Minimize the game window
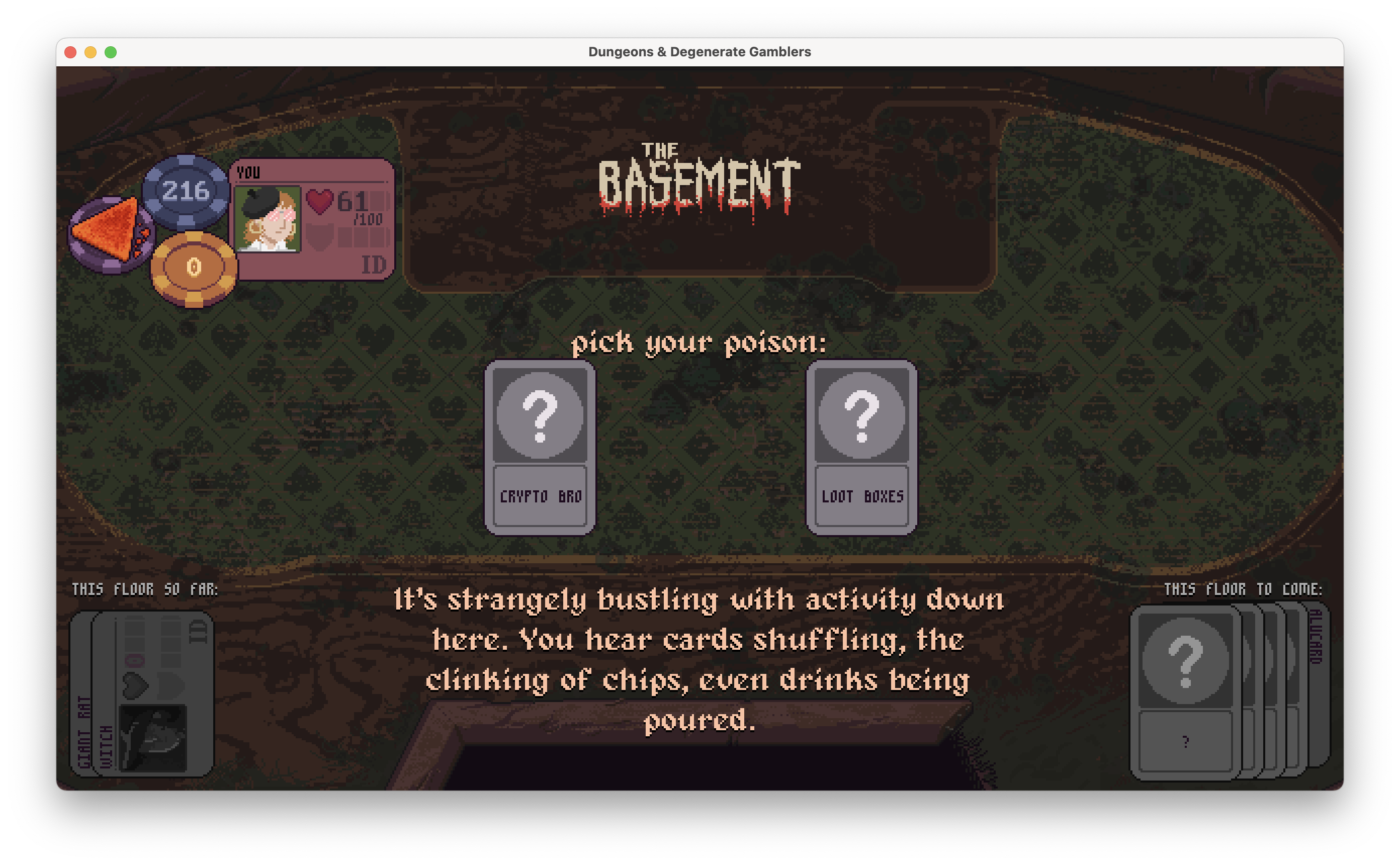Image resolution: width=1400 pixels, height=865 pixels. 91,52
